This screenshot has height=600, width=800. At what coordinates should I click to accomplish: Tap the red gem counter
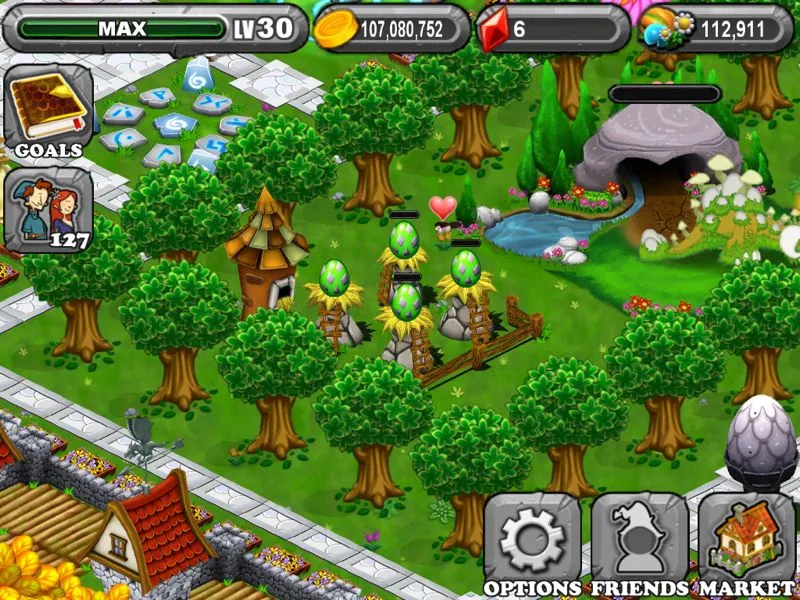pos(550,29)
